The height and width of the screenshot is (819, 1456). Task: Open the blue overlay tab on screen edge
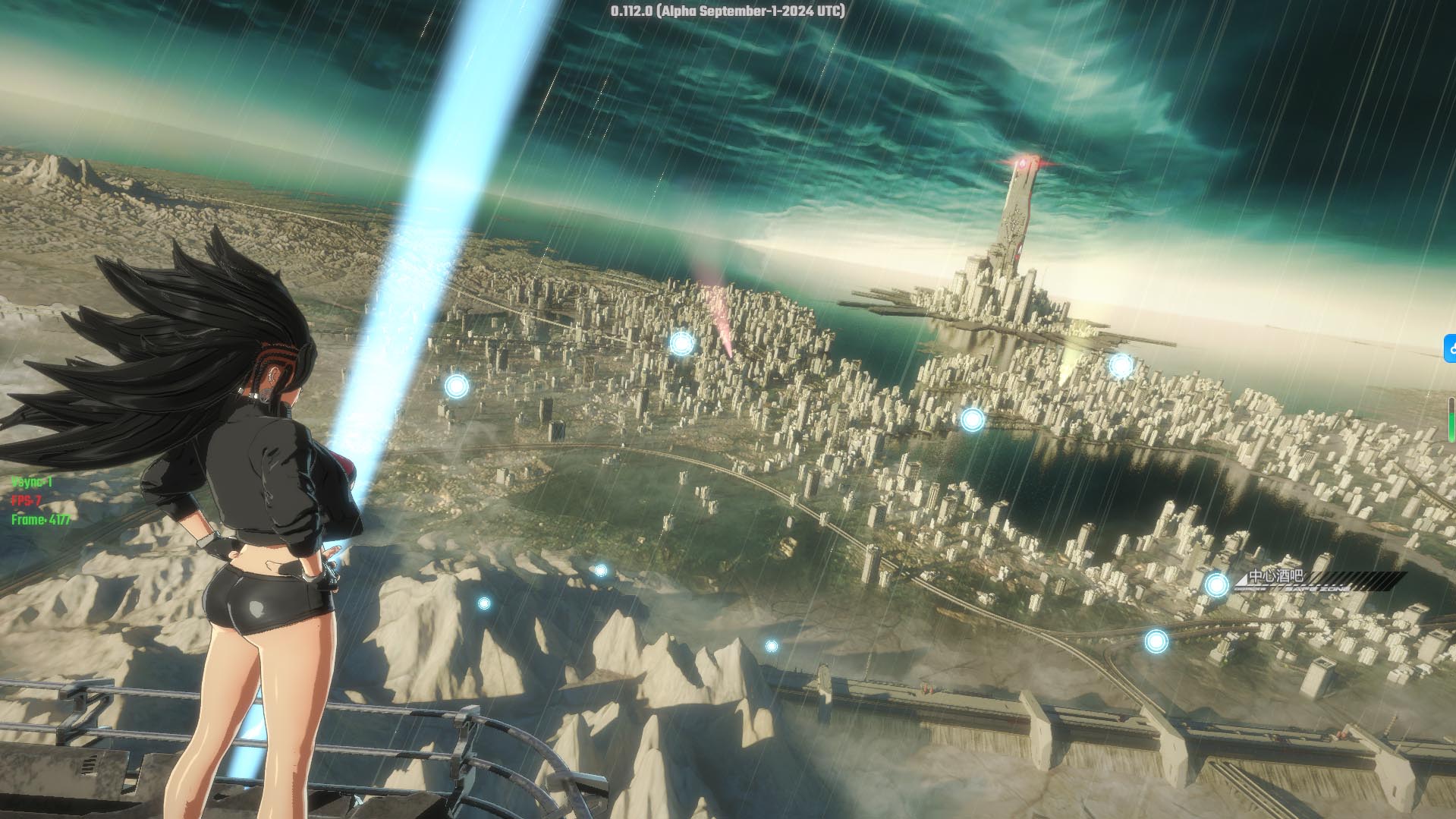[x=1450, y=348]
